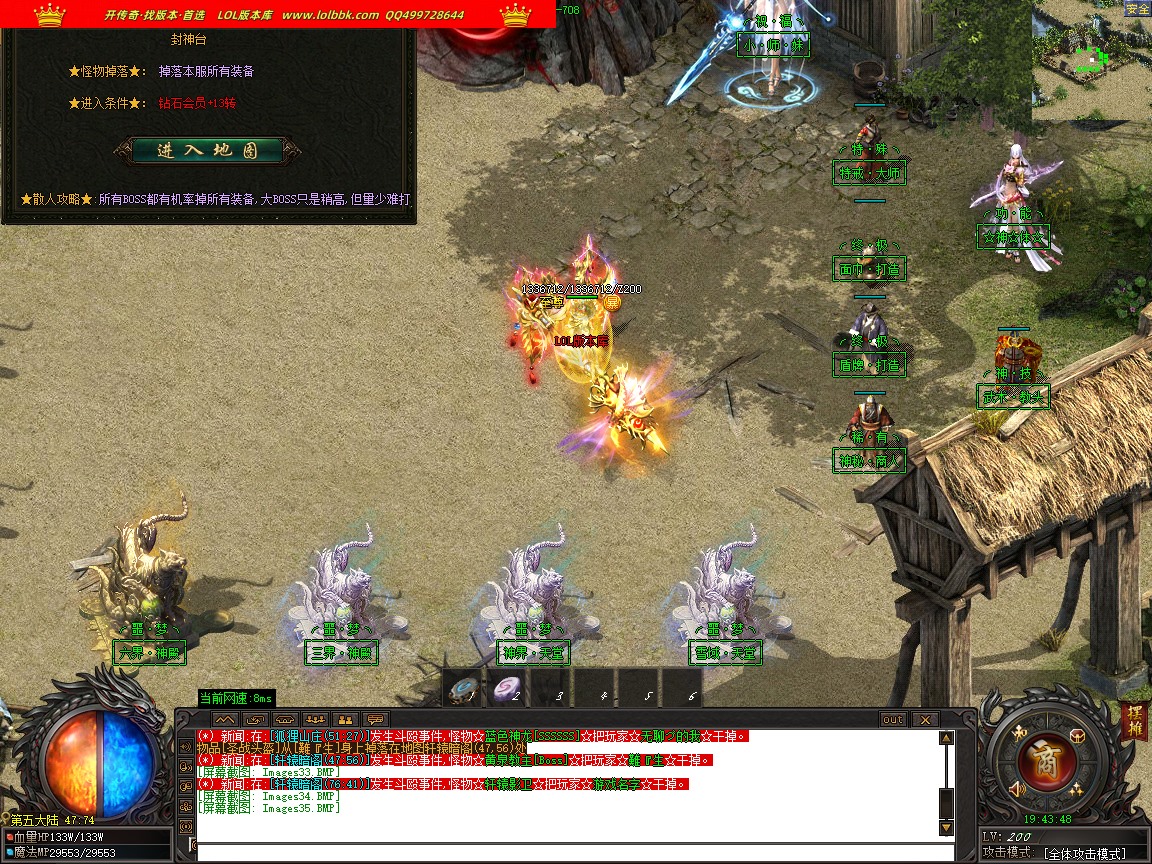Close the chat panel with the X button
Viewport: 1152px width, 864px height.
pyautogui.click(x=925, y=719)
